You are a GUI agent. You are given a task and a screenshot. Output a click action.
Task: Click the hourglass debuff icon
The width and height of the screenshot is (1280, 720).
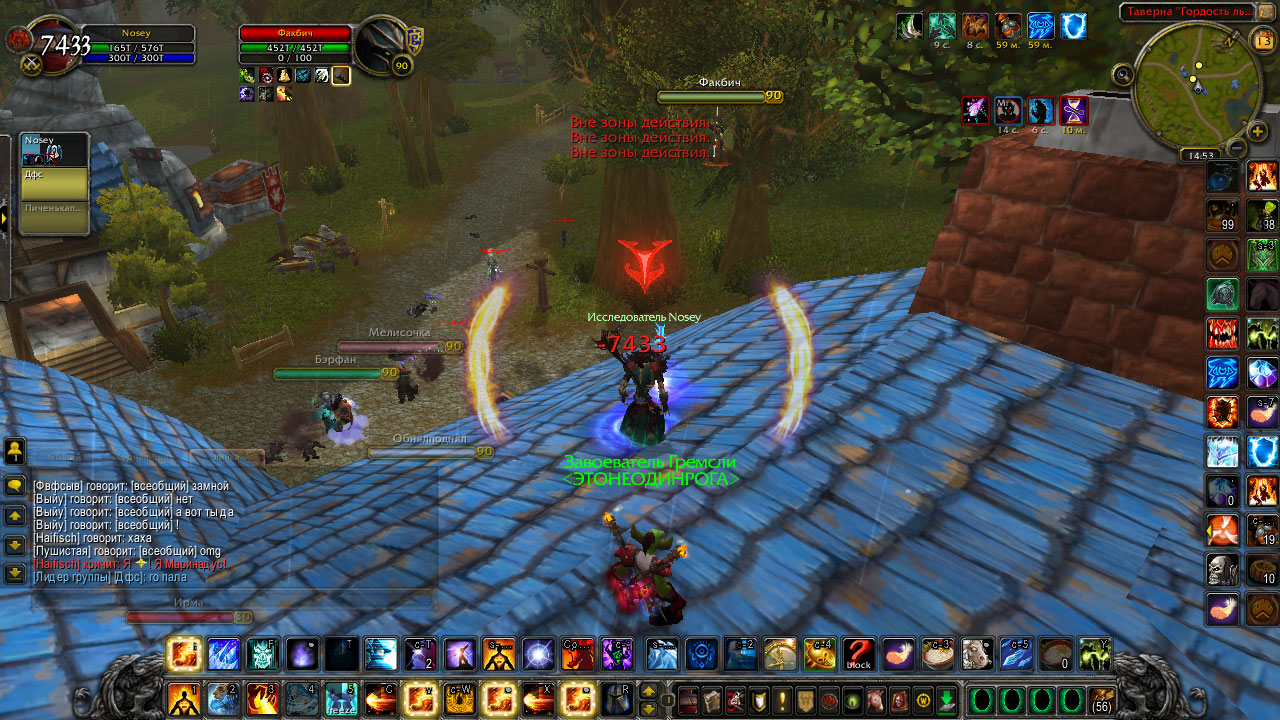(x=1074, y=110)
